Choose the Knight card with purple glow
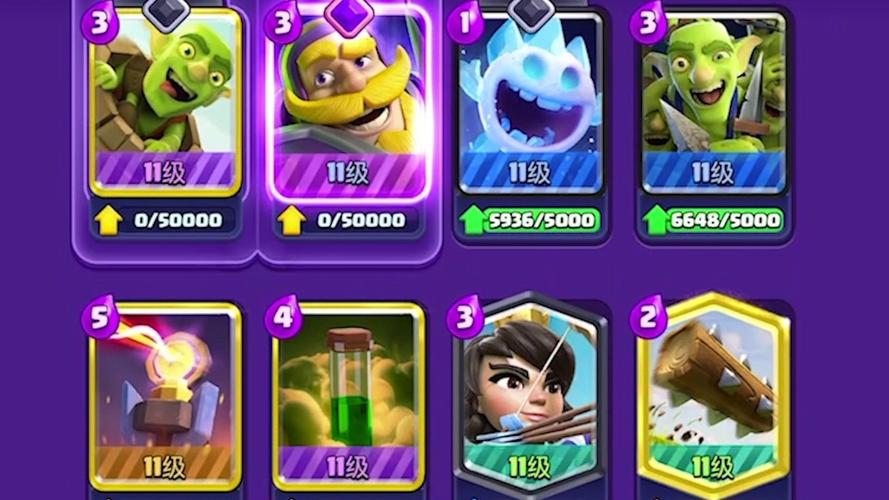This screenshot has height=500, width=889. click(348, 100)
